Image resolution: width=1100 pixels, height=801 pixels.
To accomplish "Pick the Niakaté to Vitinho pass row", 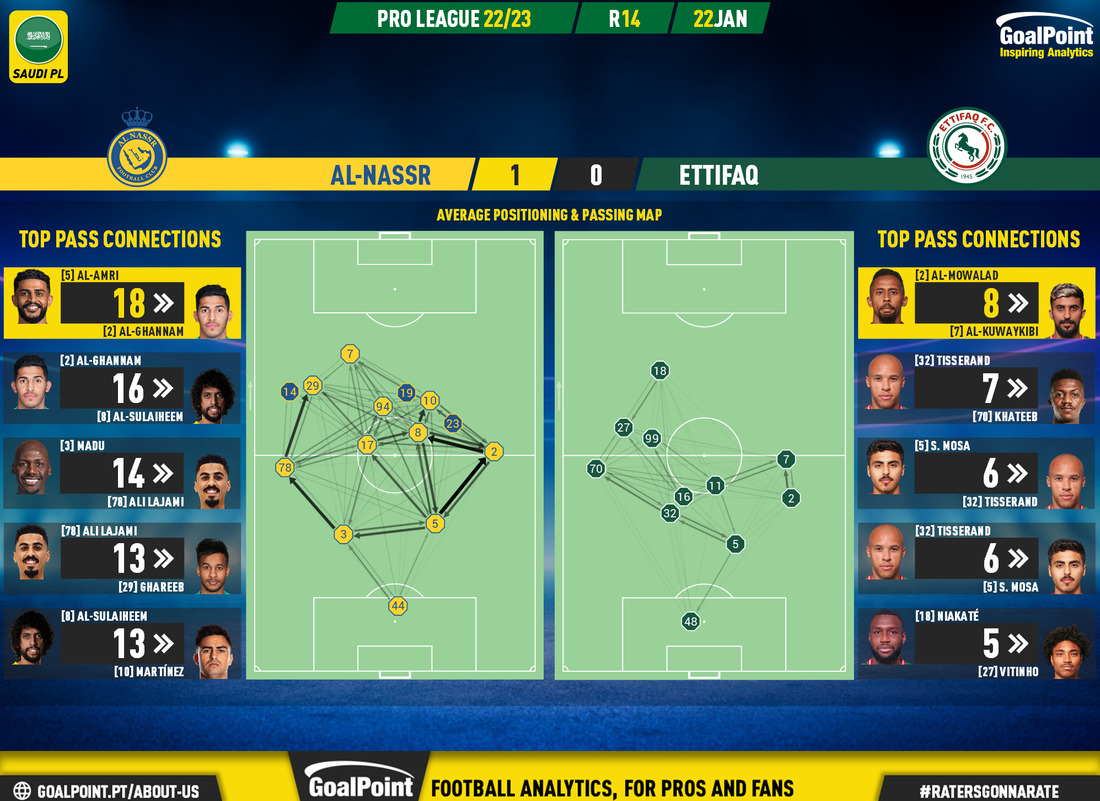I will pos(976,643).
